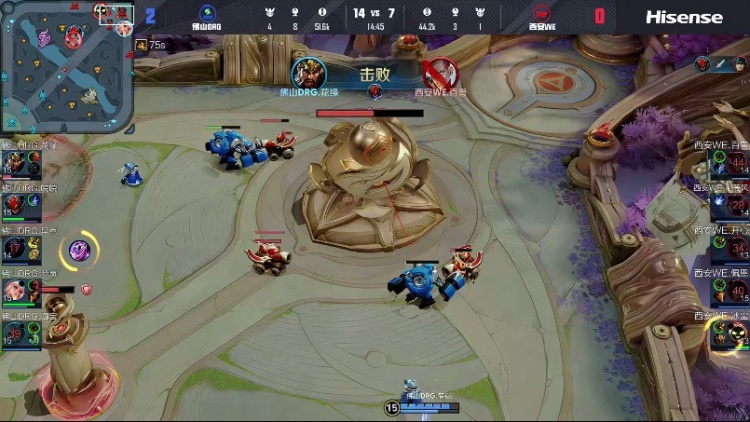Click the defeated hero portrait in kill banner
The width and height of the screenshot is (750, 422).
[438, 72]
